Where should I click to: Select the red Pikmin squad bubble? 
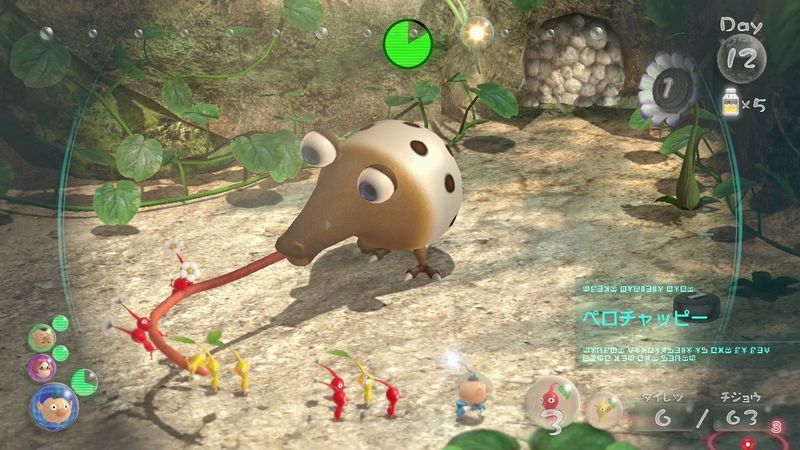click(549, 403)
